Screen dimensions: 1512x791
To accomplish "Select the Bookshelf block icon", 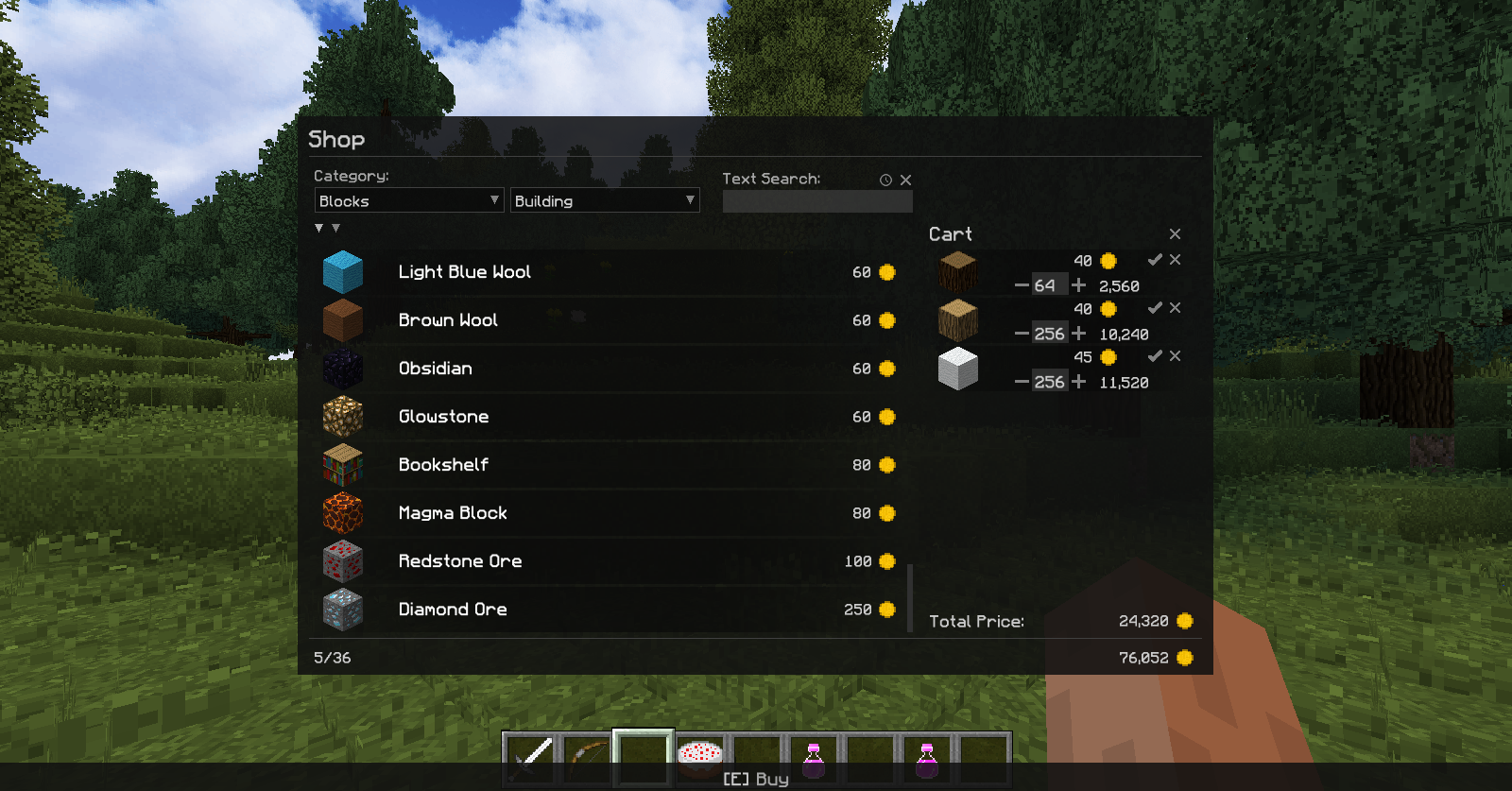I will pos(341,464).
